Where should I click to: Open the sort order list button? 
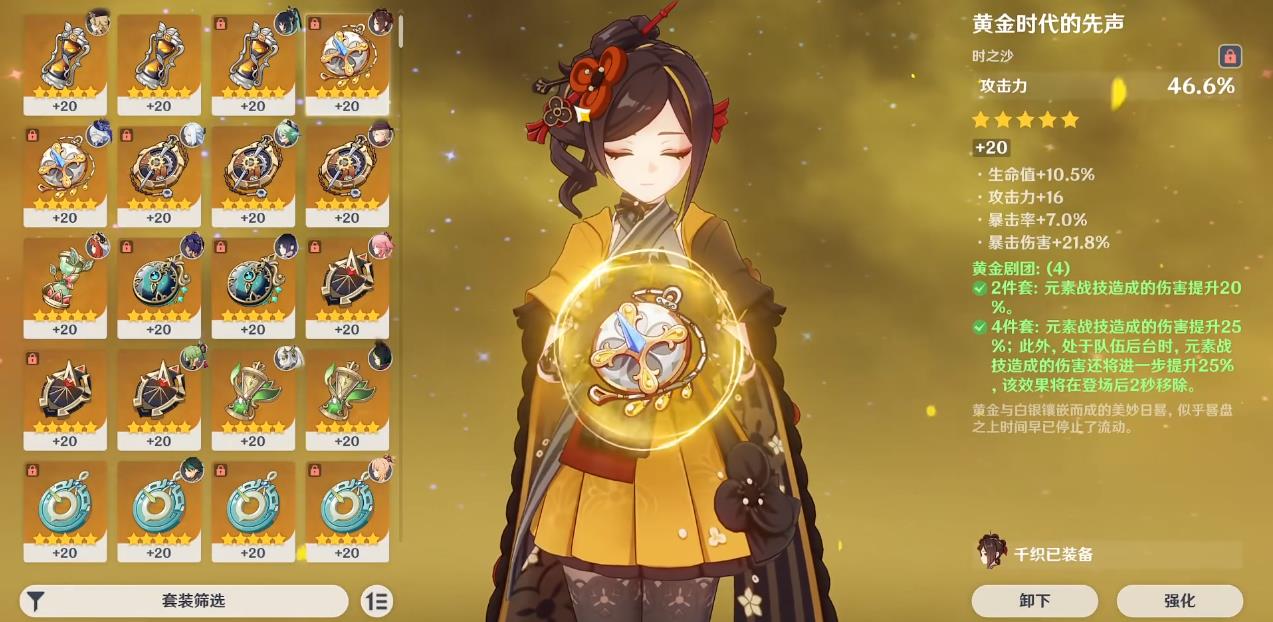click(378, 601)
